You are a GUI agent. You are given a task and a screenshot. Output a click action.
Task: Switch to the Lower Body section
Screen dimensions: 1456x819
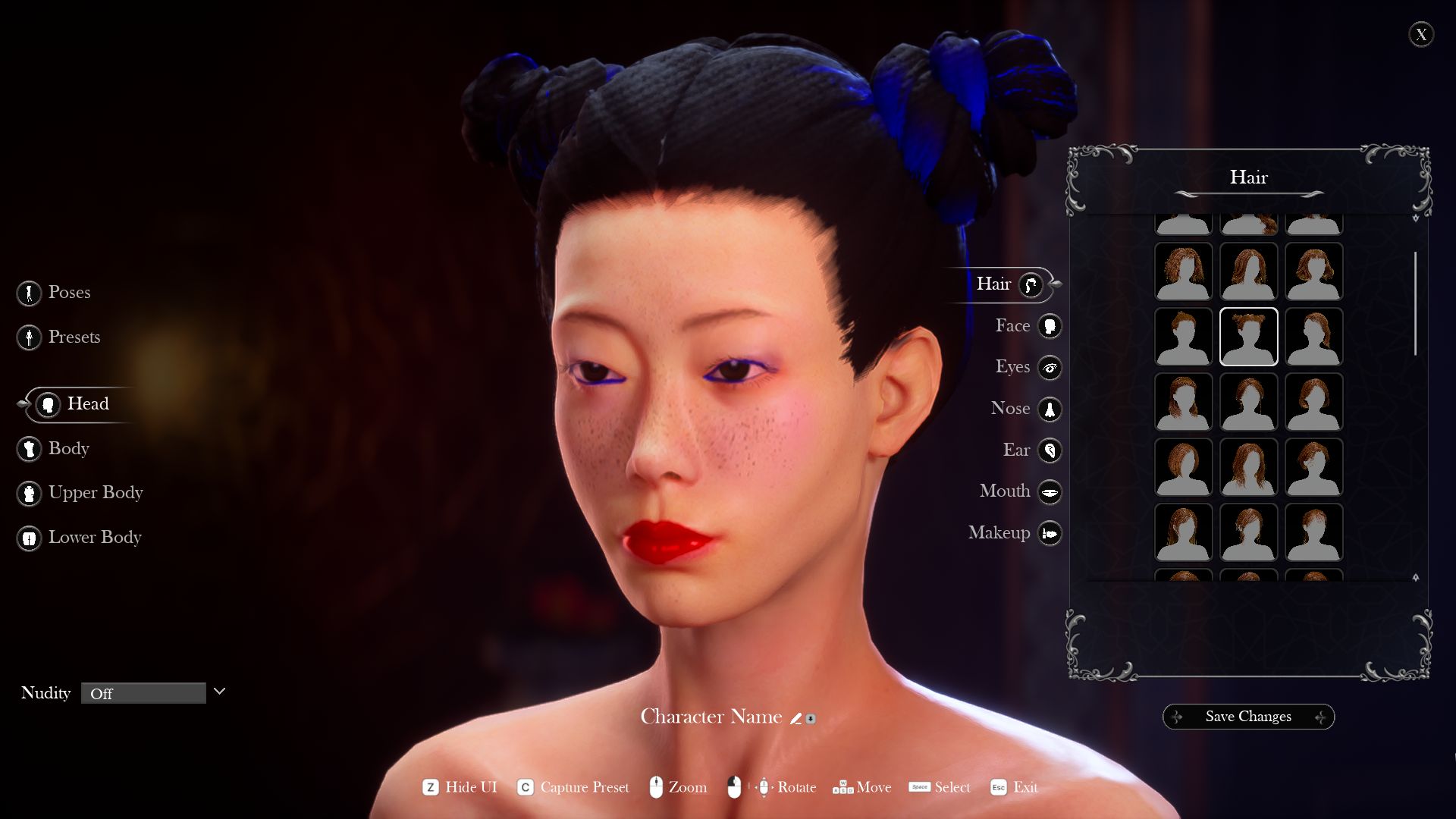click(29, 538)
